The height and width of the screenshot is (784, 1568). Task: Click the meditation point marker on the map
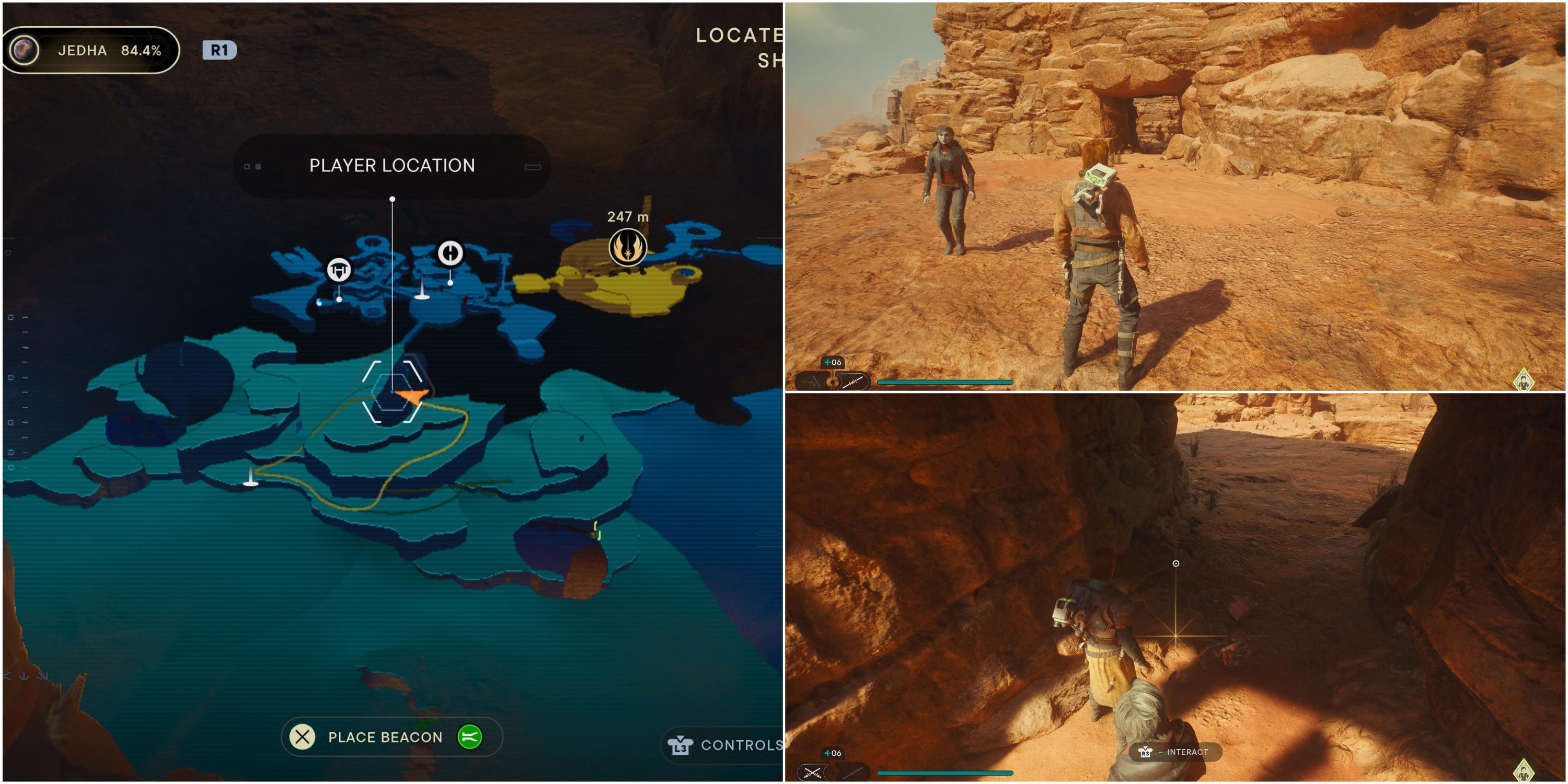pyautogui.click(x=451, y=254)
